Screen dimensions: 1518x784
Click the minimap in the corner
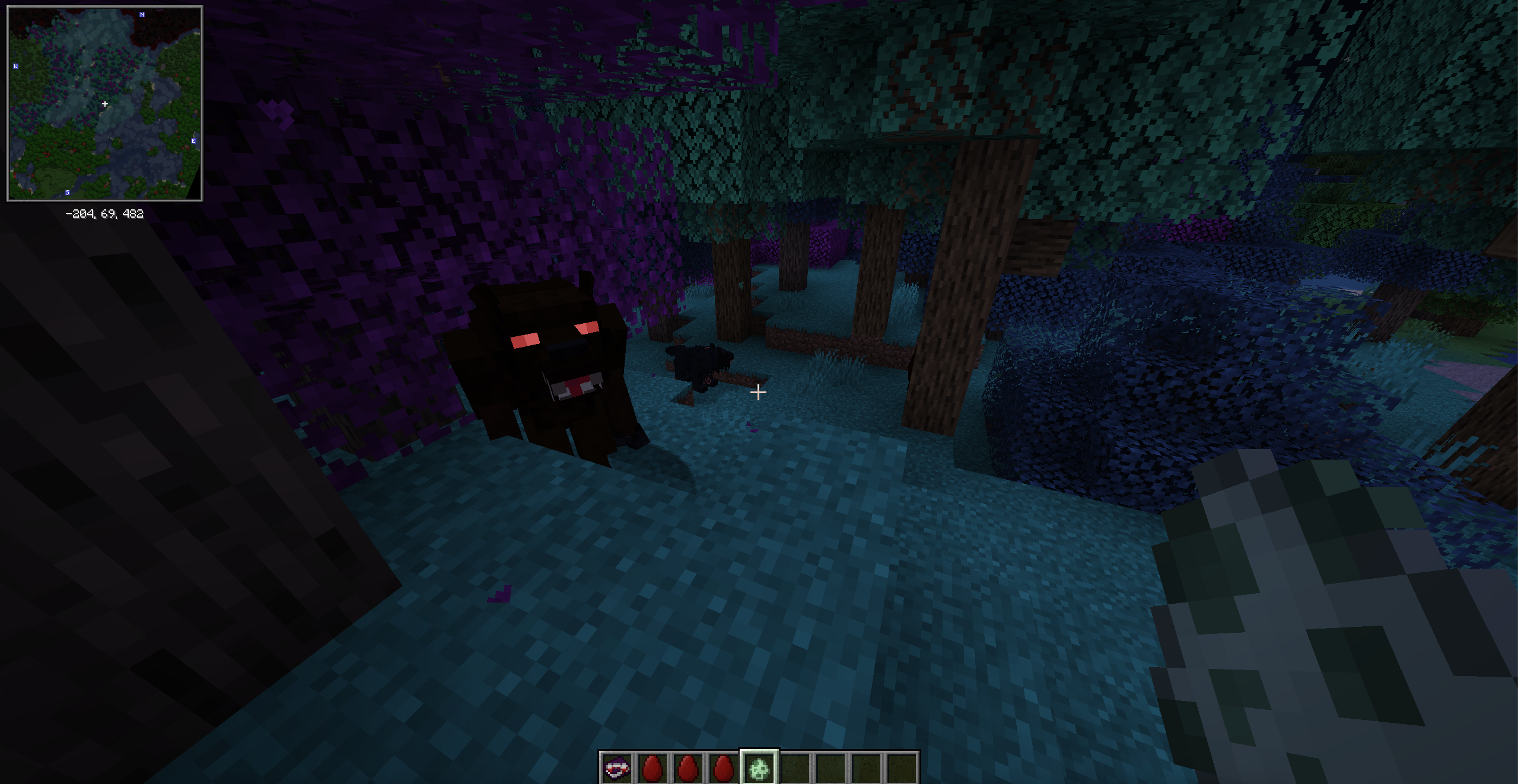[x=105, y=104]
